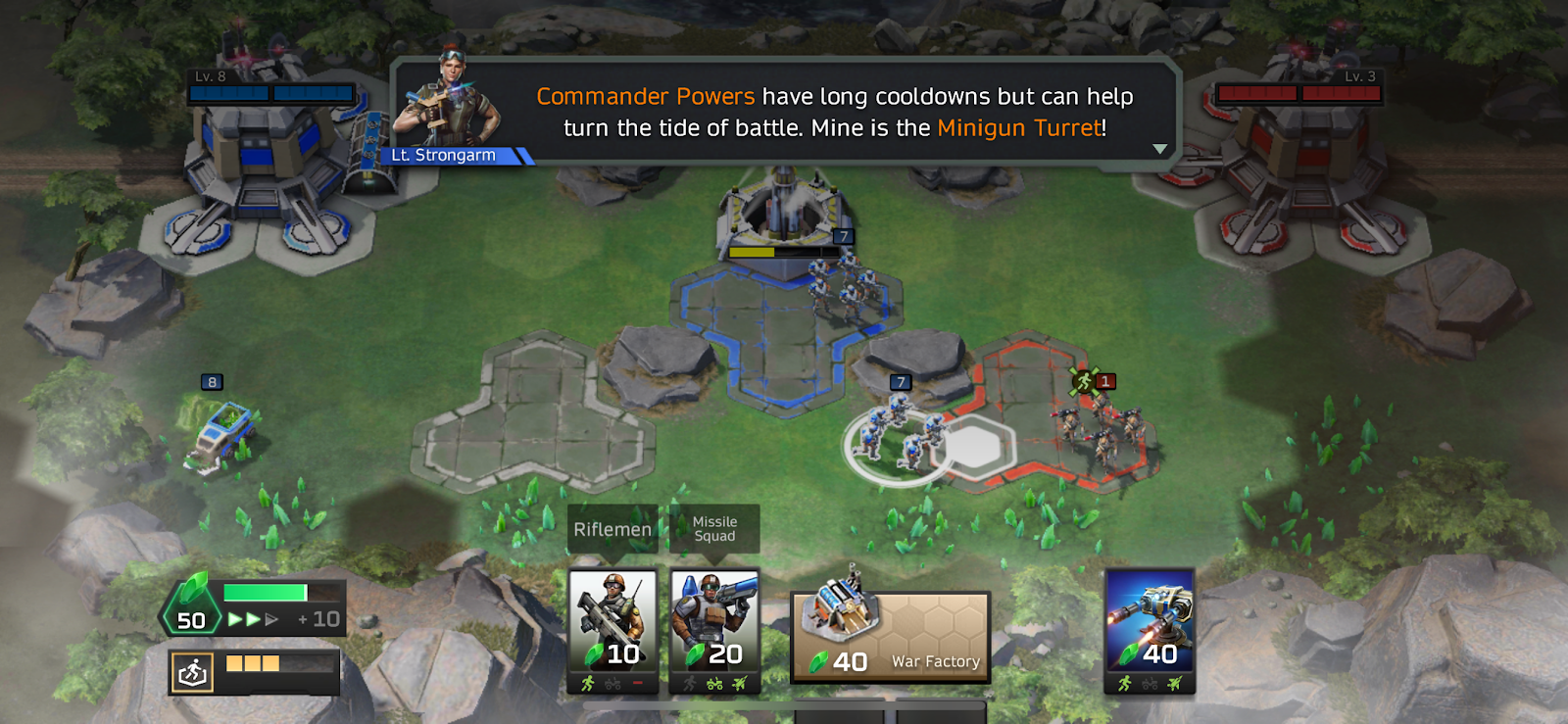Screen dimensions: 1568x724
Task: Activate the Minigun Turret commander power
Action: click(x=1150, y=627)
